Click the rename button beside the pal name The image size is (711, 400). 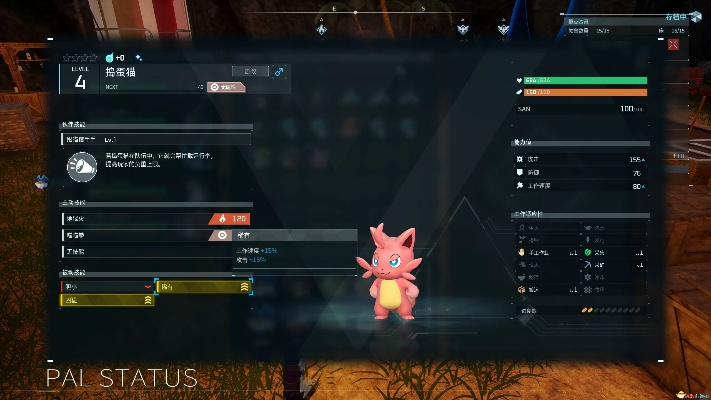point(251,71)
